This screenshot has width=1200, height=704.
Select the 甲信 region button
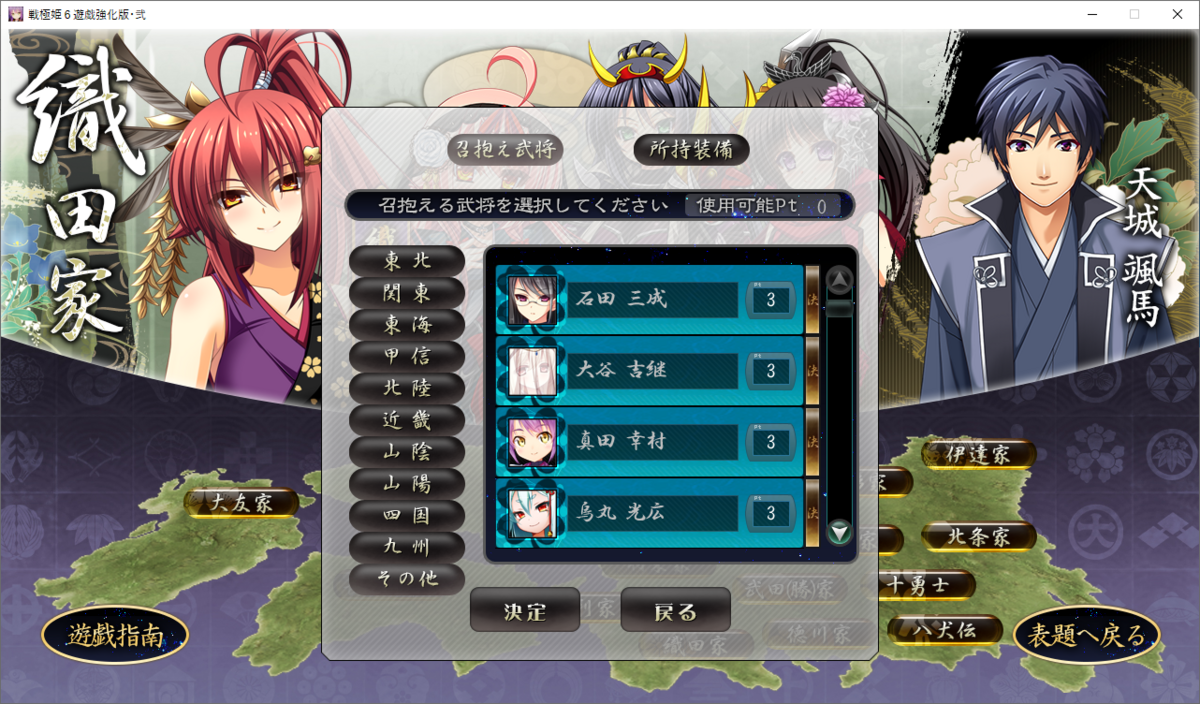pos(407,356)
